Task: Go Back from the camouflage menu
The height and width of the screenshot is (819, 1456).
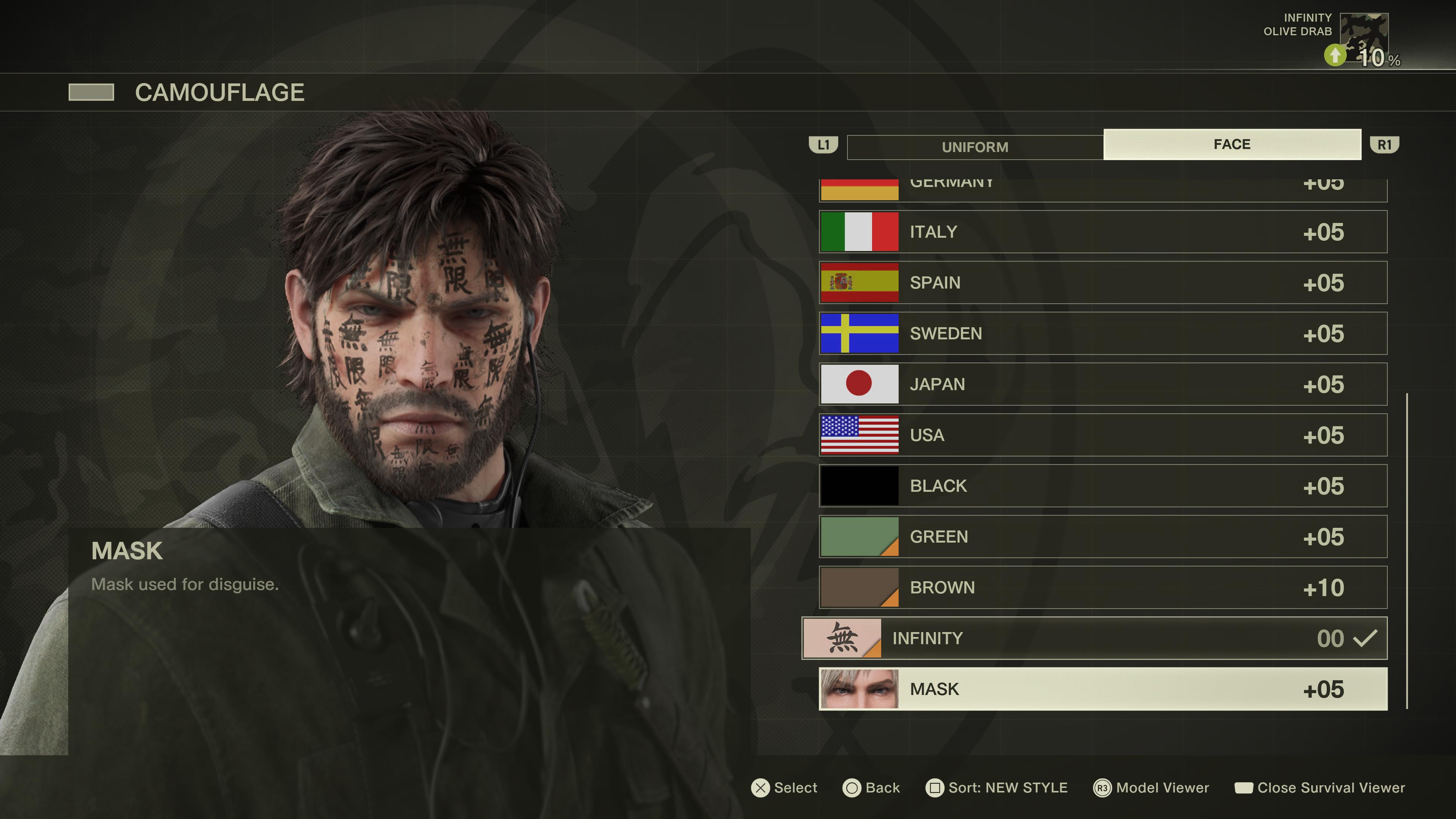Action: [871, 788]
